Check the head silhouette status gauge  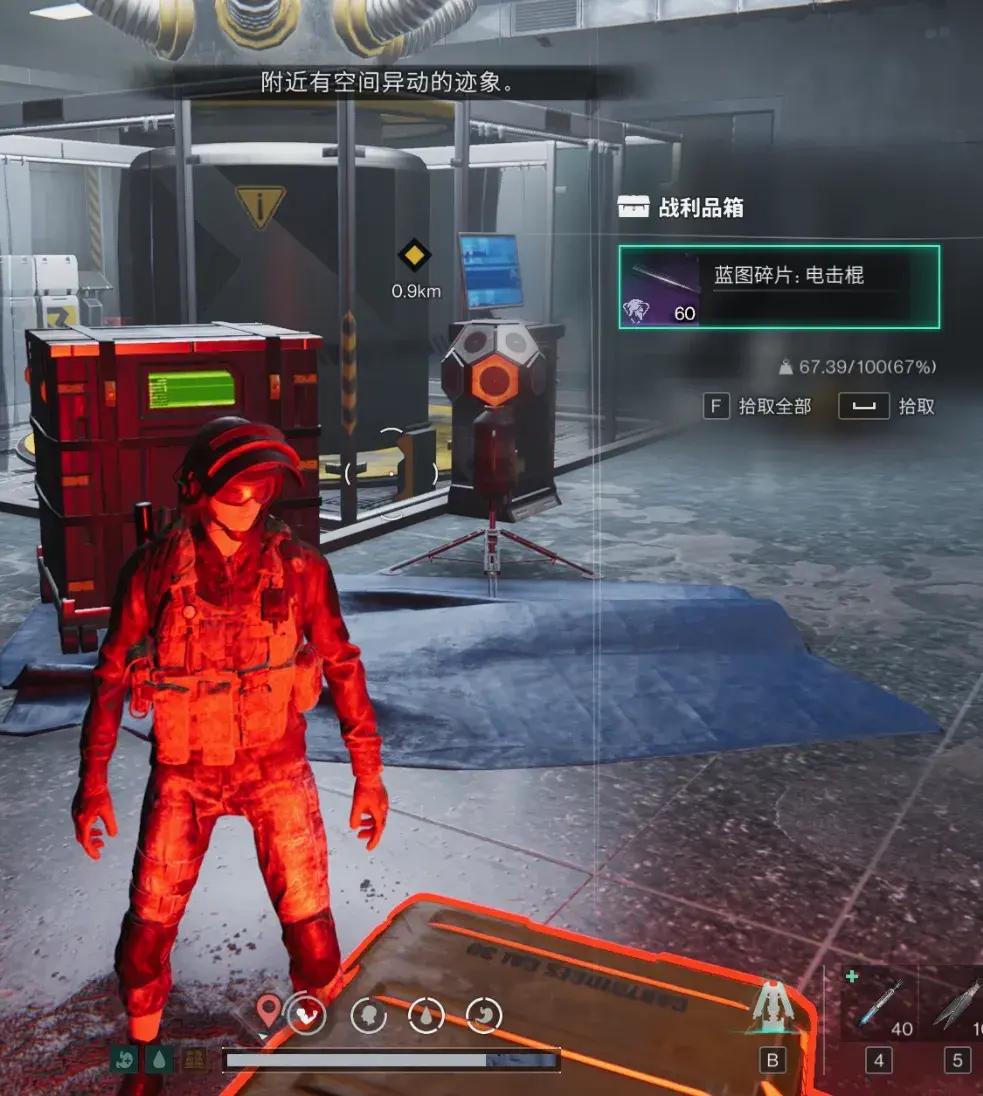[369, 1017]
